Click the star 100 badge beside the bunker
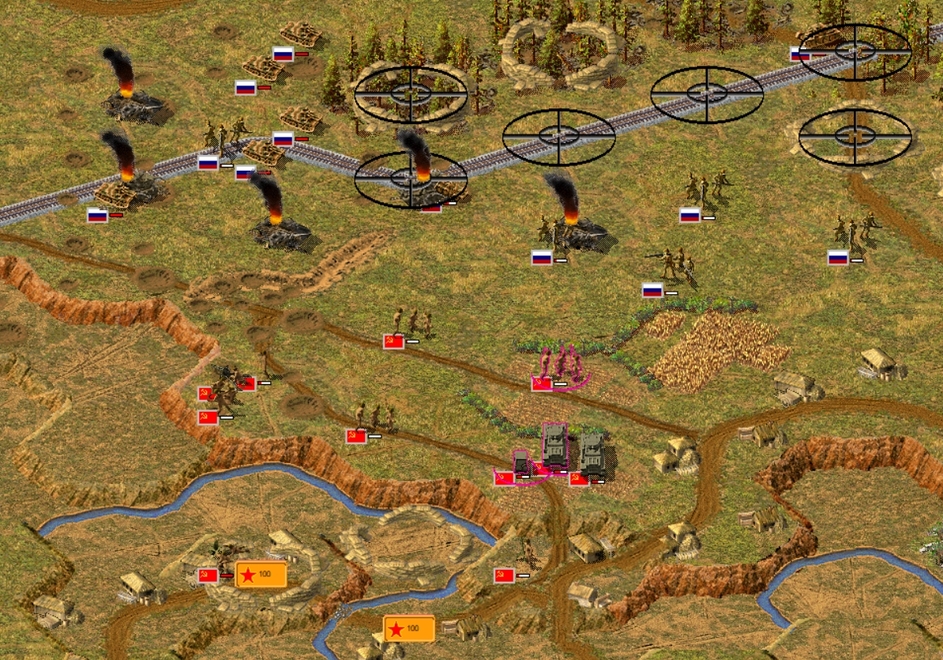Viewport: 943px width, 660px height. click(x=261, y=574)
